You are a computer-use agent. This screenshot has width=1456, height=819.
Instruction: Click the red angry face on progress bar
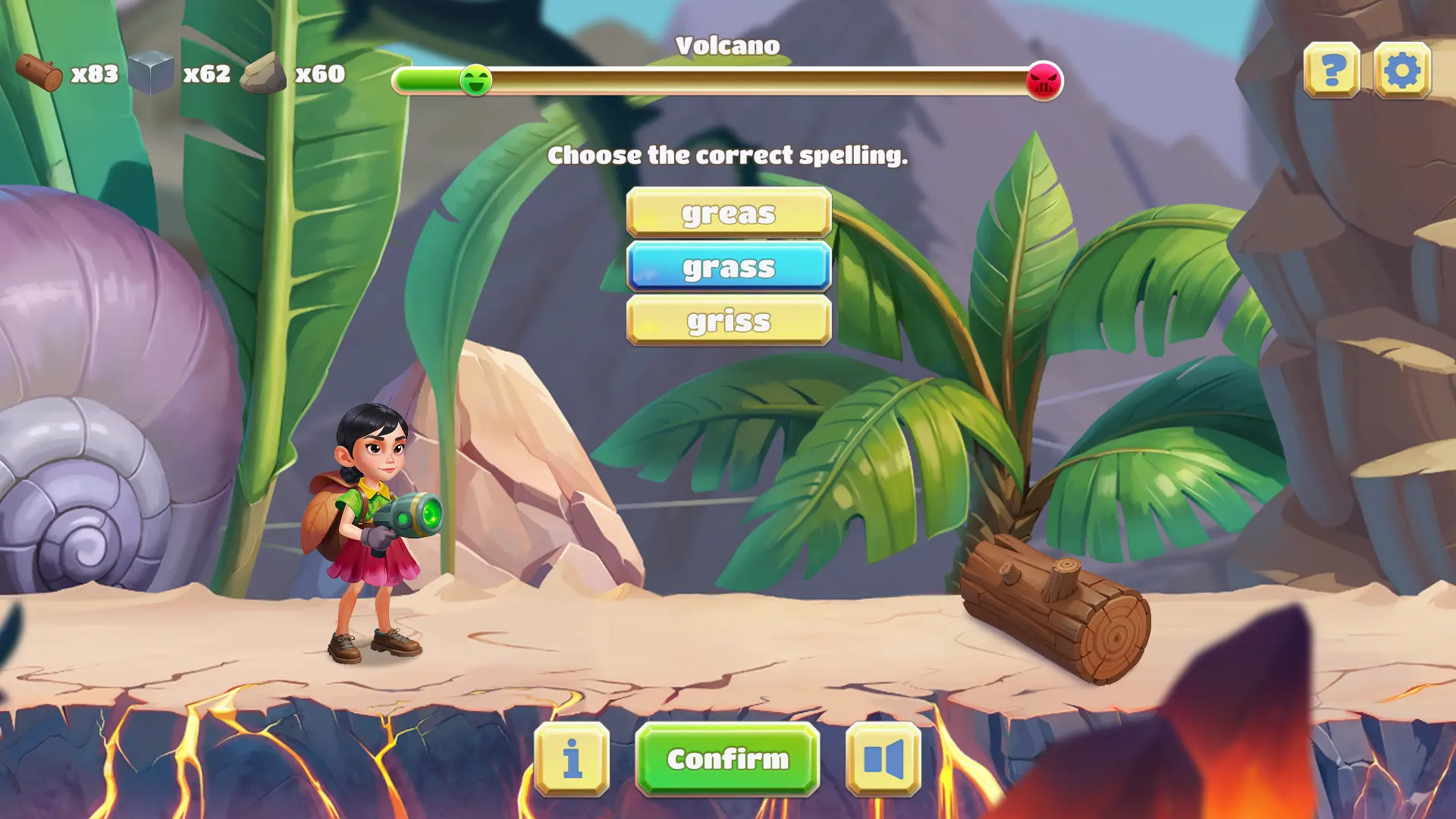pos(1043,80)
